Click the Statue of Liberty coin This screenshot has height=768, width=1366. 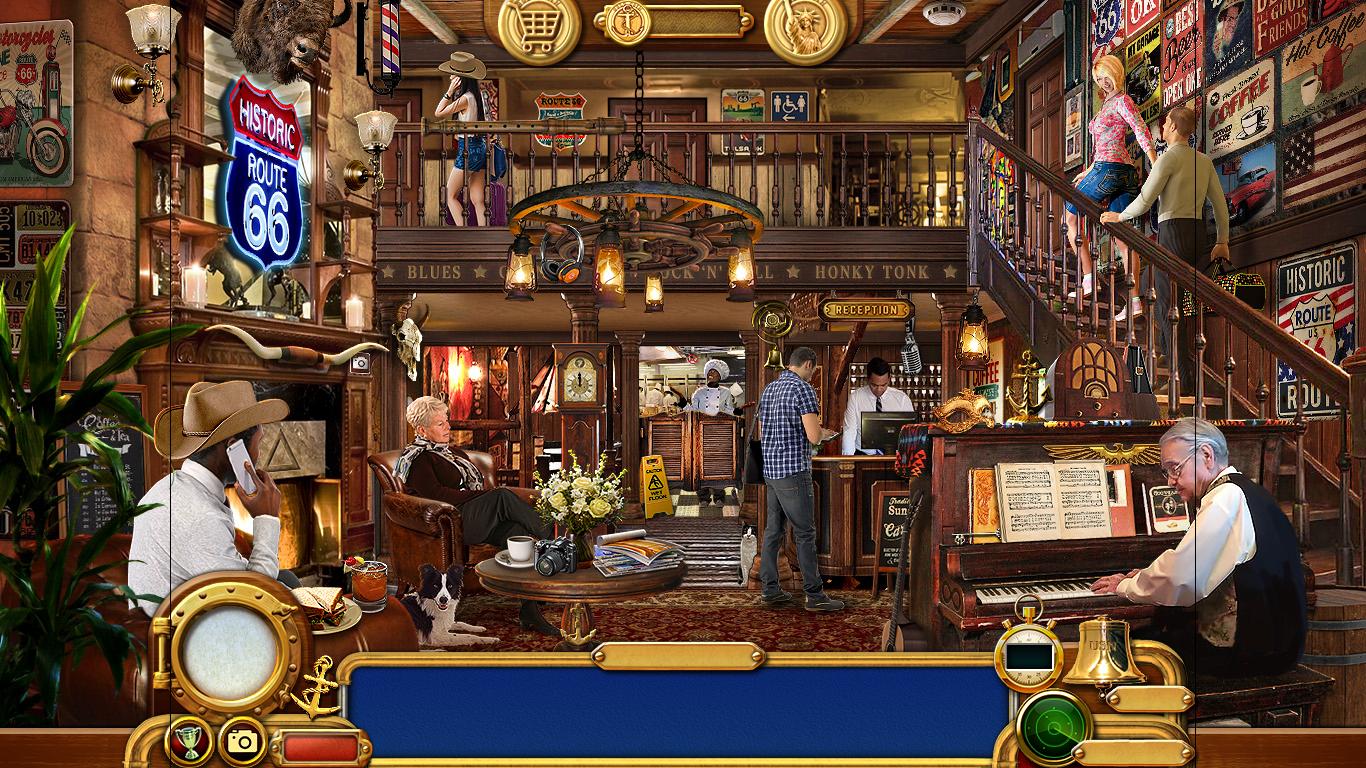point(805,27)
